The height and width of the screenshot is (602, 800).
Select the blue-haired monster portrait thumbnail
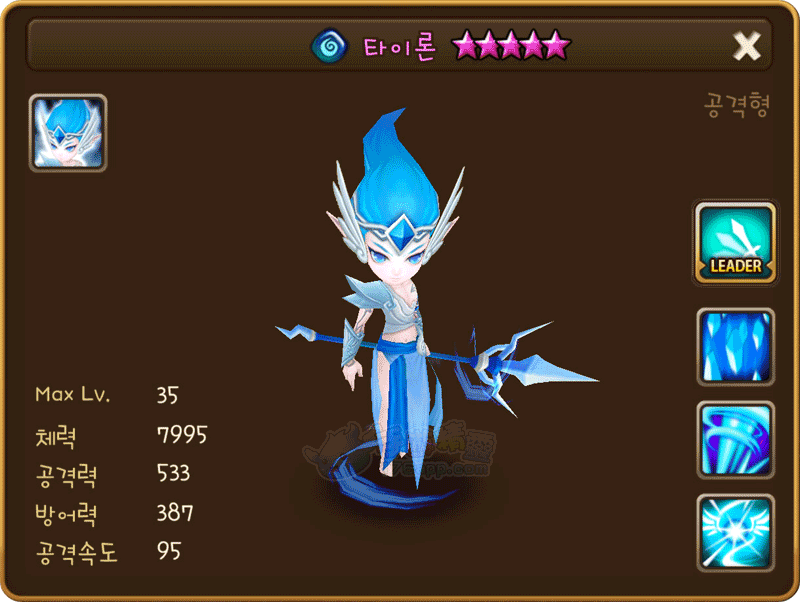click(68, 133)
